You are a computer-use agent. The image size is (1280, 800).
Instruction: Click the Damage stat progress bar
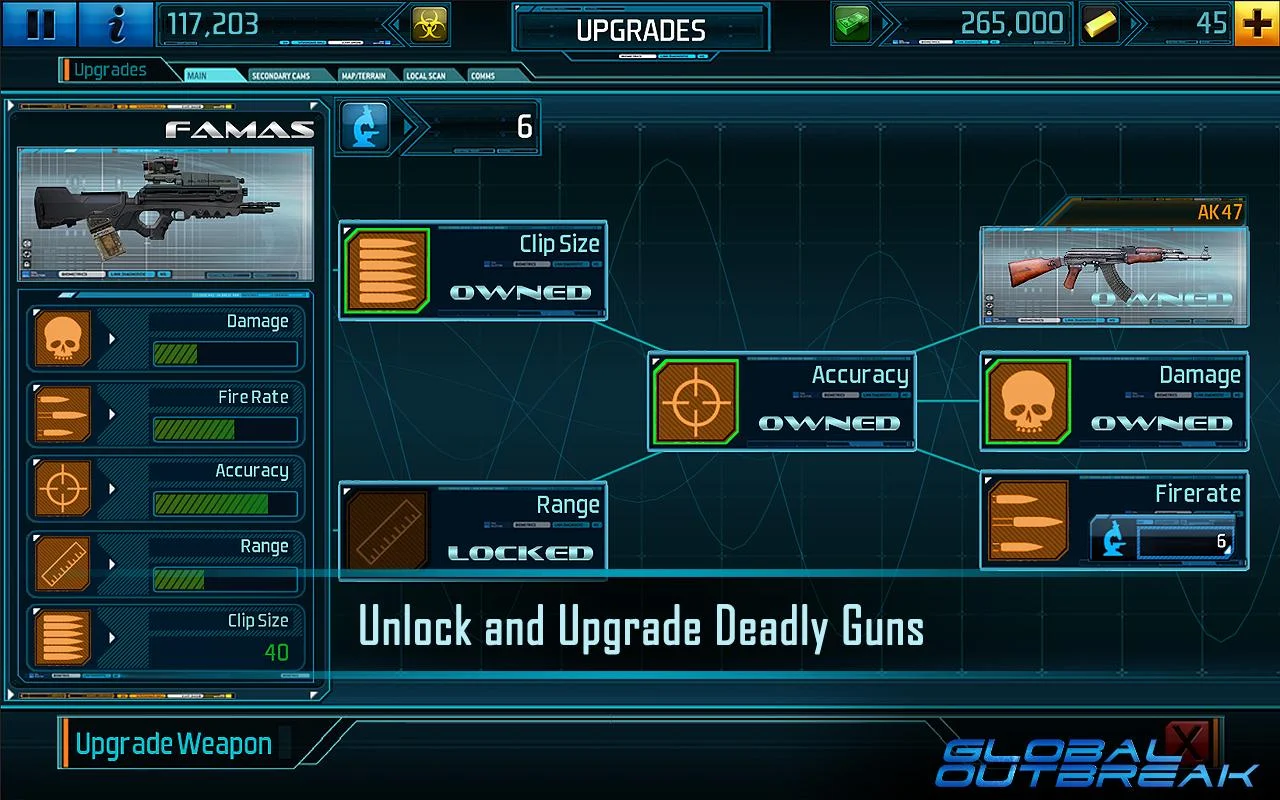coord(225,351)
